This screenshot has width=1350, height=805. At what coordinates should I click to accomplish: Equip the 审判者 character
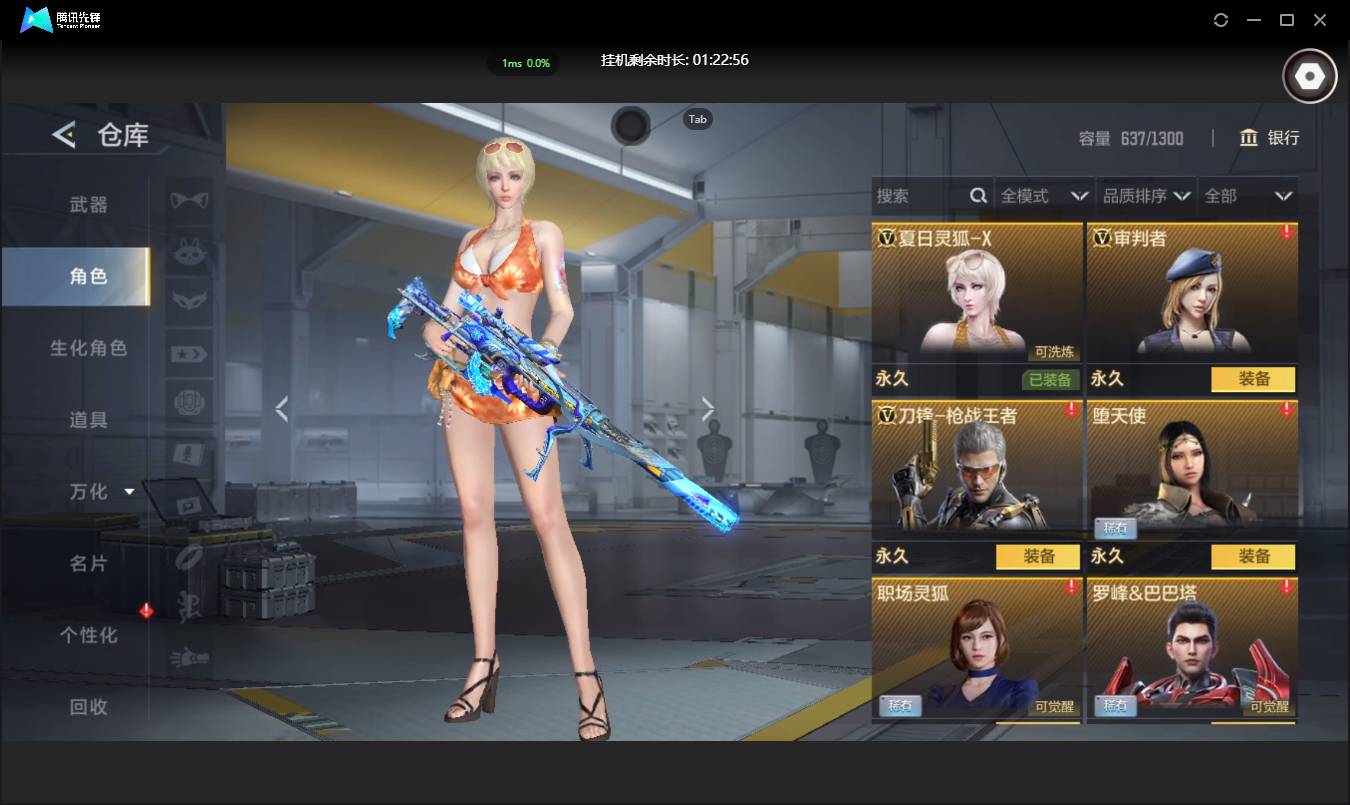(x=1253, y=380)
